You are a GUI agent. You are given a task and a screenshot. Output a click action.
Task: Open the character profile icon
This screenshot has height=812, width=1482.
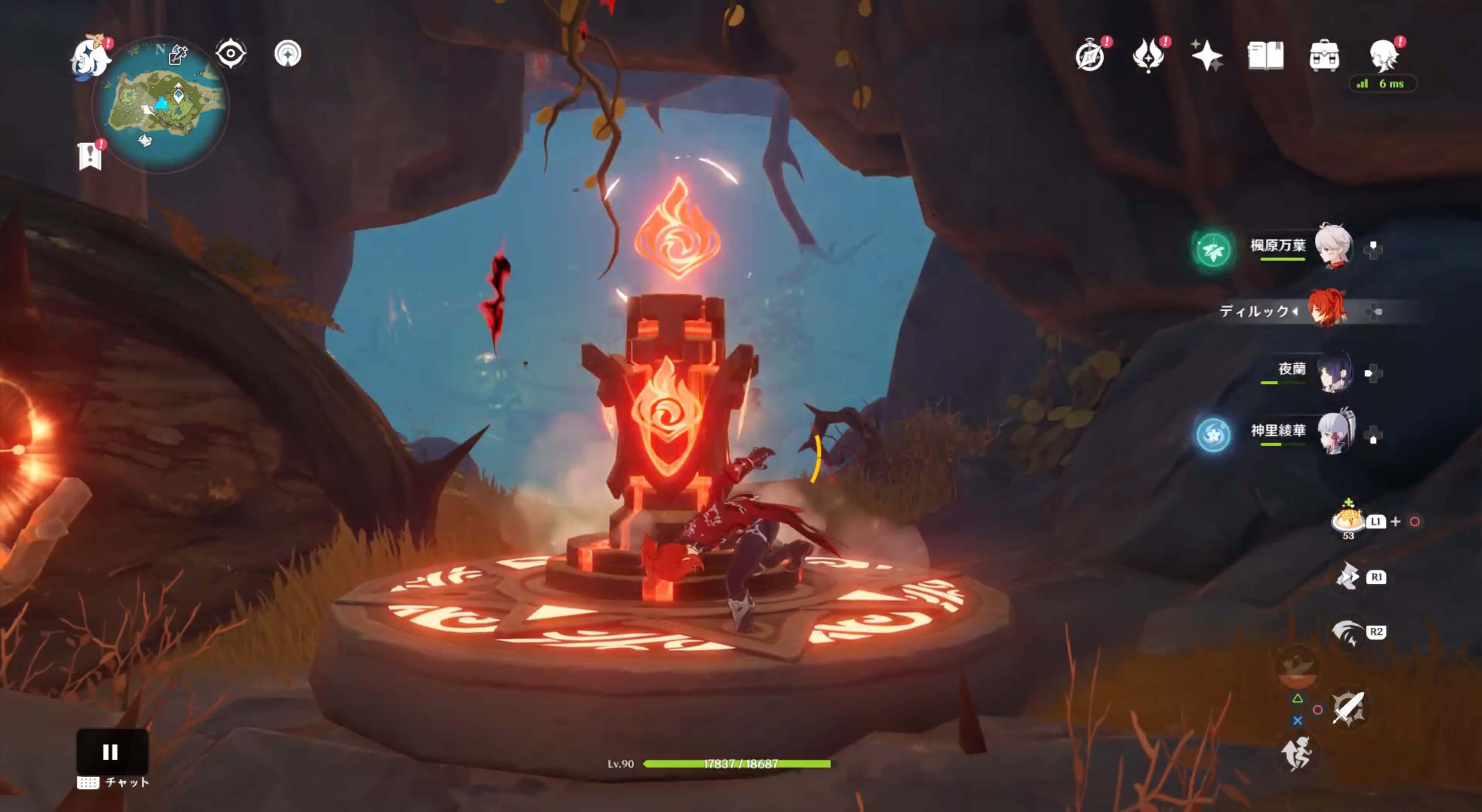[x=1384, y=56]
